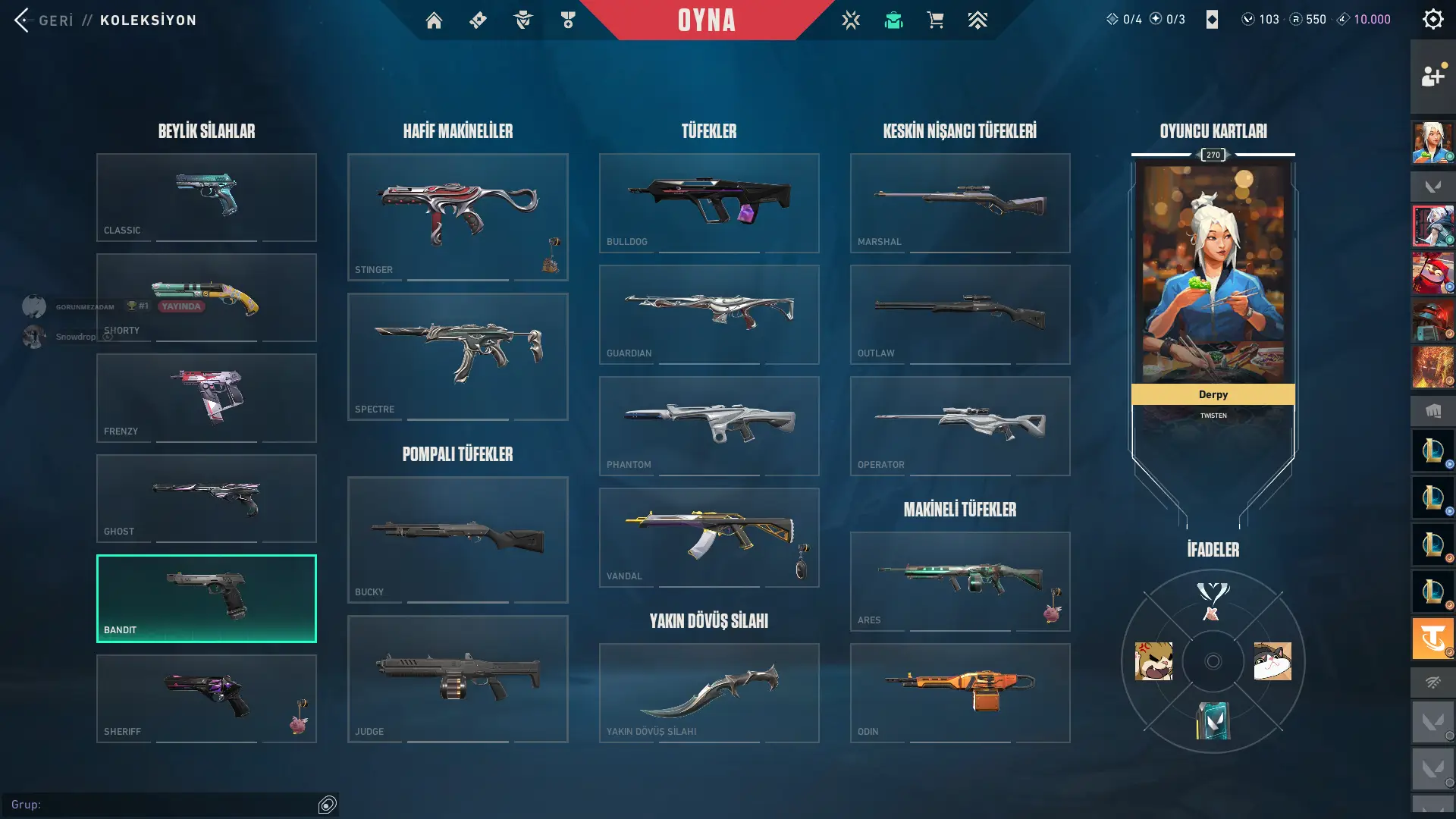Choose the Phantom rifle tile
This screenshot has height=819, width=1456.
709,425
